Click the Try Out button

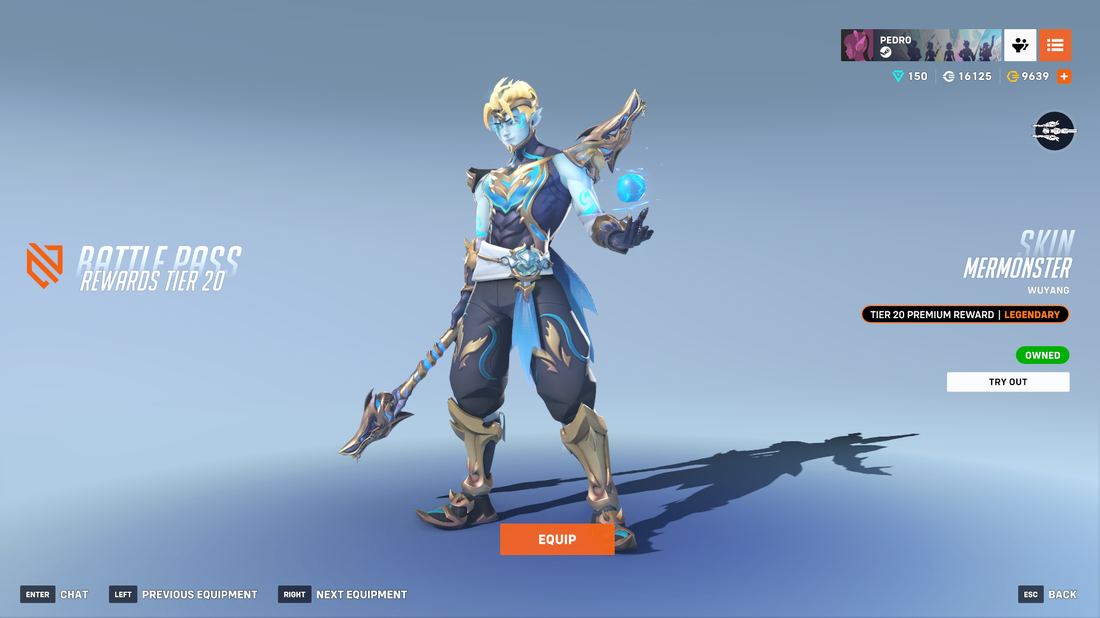[1007, 382]
